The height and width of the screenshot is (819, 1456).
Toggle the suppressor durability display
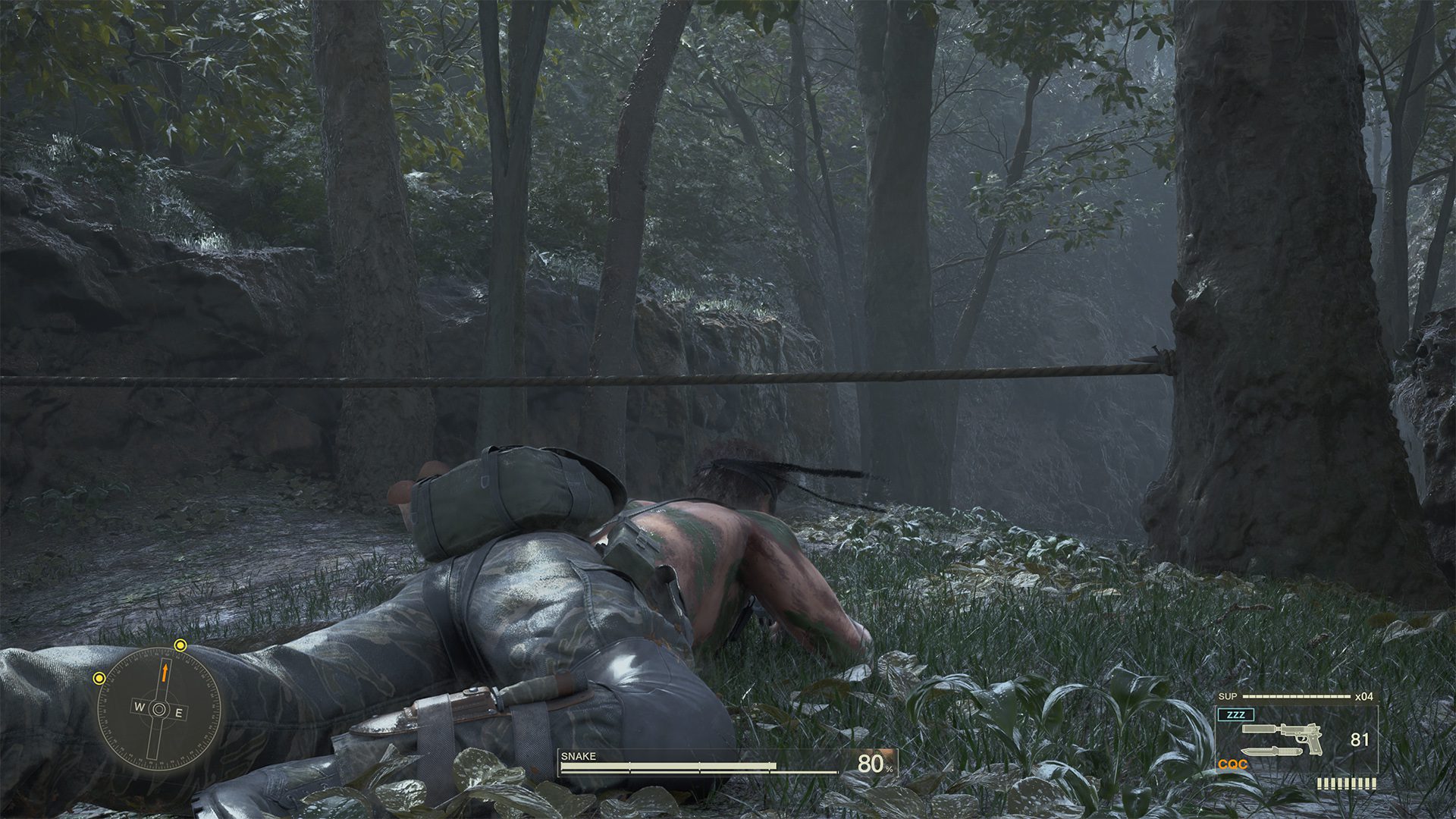[1297, 695]
